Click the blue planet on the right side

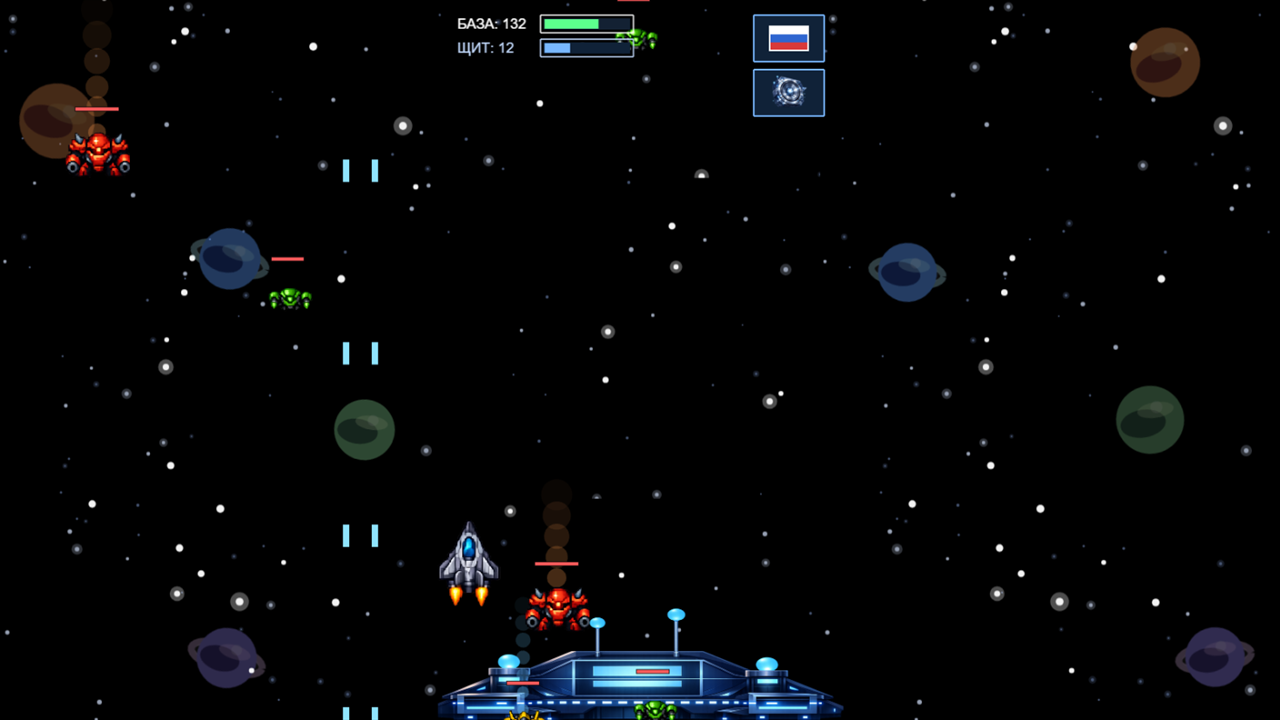click(906, 272)
